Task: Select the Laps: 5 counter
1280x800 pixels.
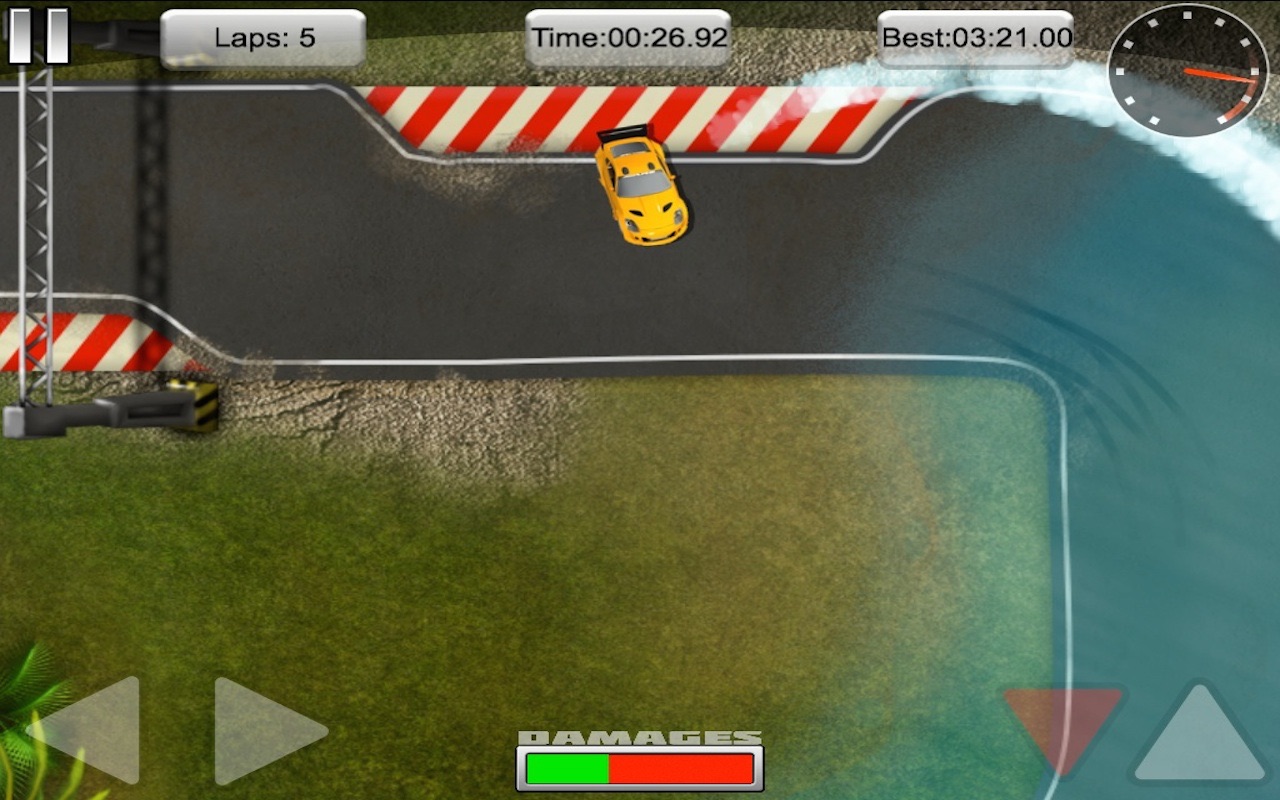Action: [263, 36]
